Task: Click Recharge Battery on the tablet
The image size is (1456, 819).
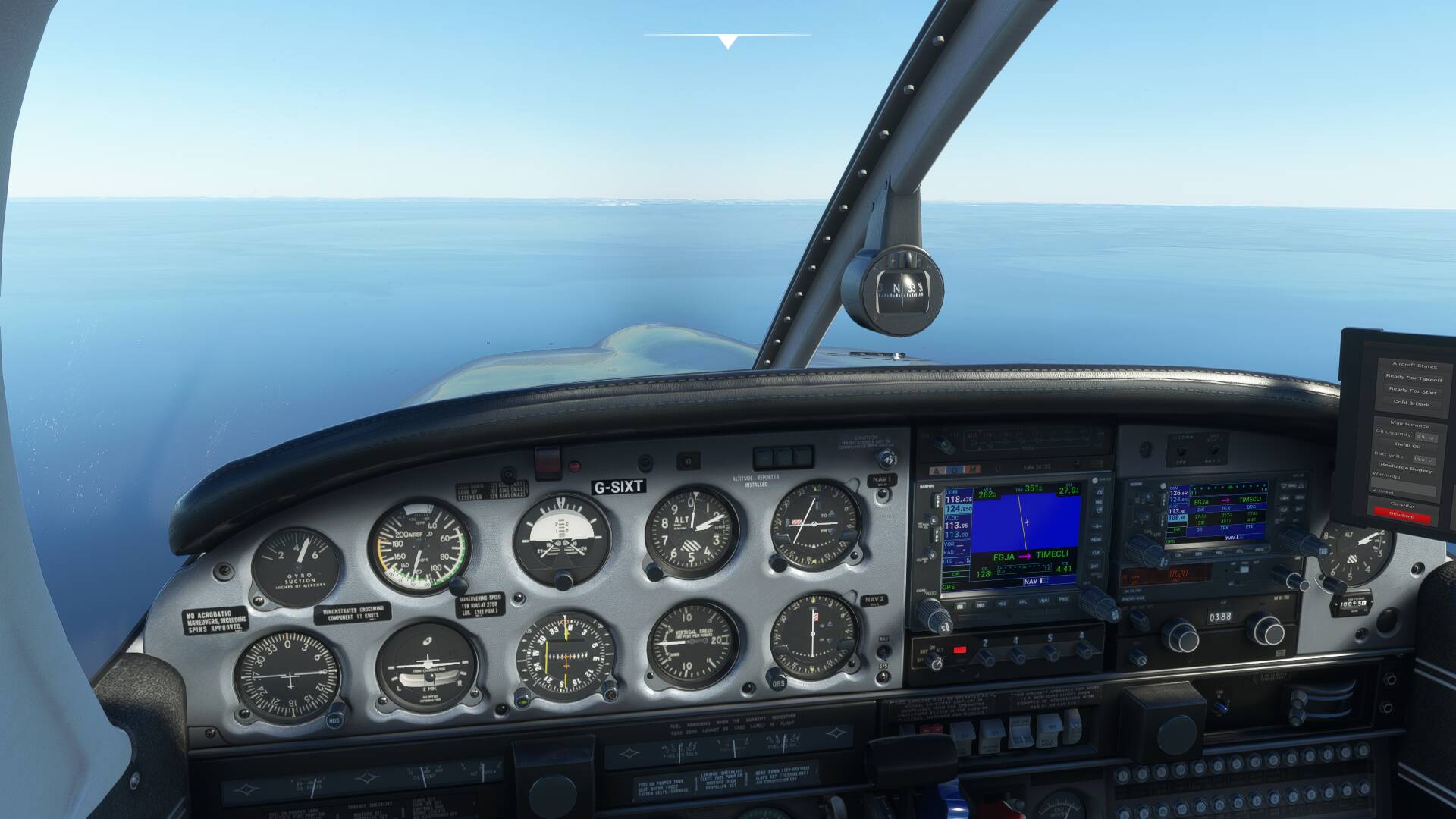Action: 1407,467
